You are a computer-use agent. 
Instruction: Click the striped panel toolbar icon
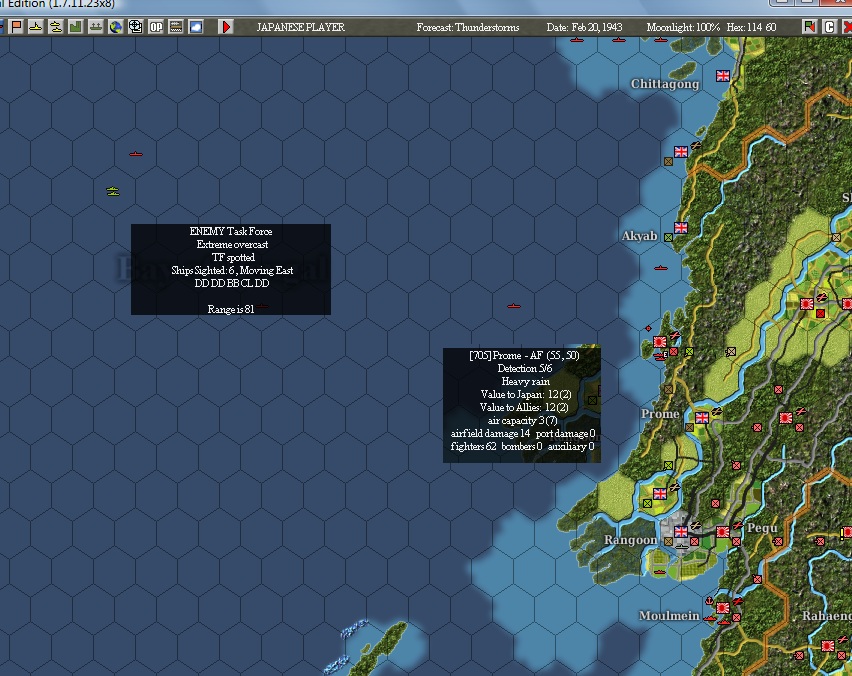point(176,27)
